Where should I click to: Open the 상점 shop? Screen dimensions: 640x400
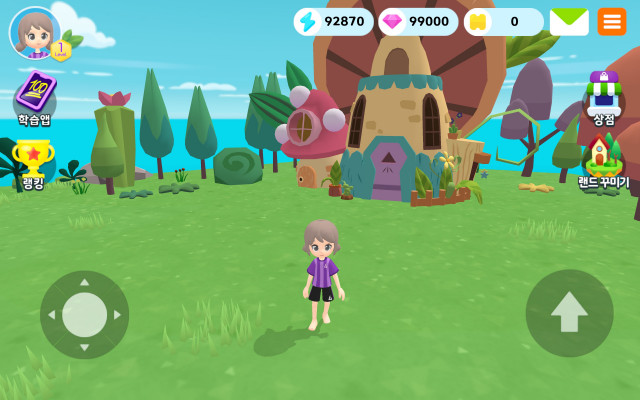(x=603, y=96)
